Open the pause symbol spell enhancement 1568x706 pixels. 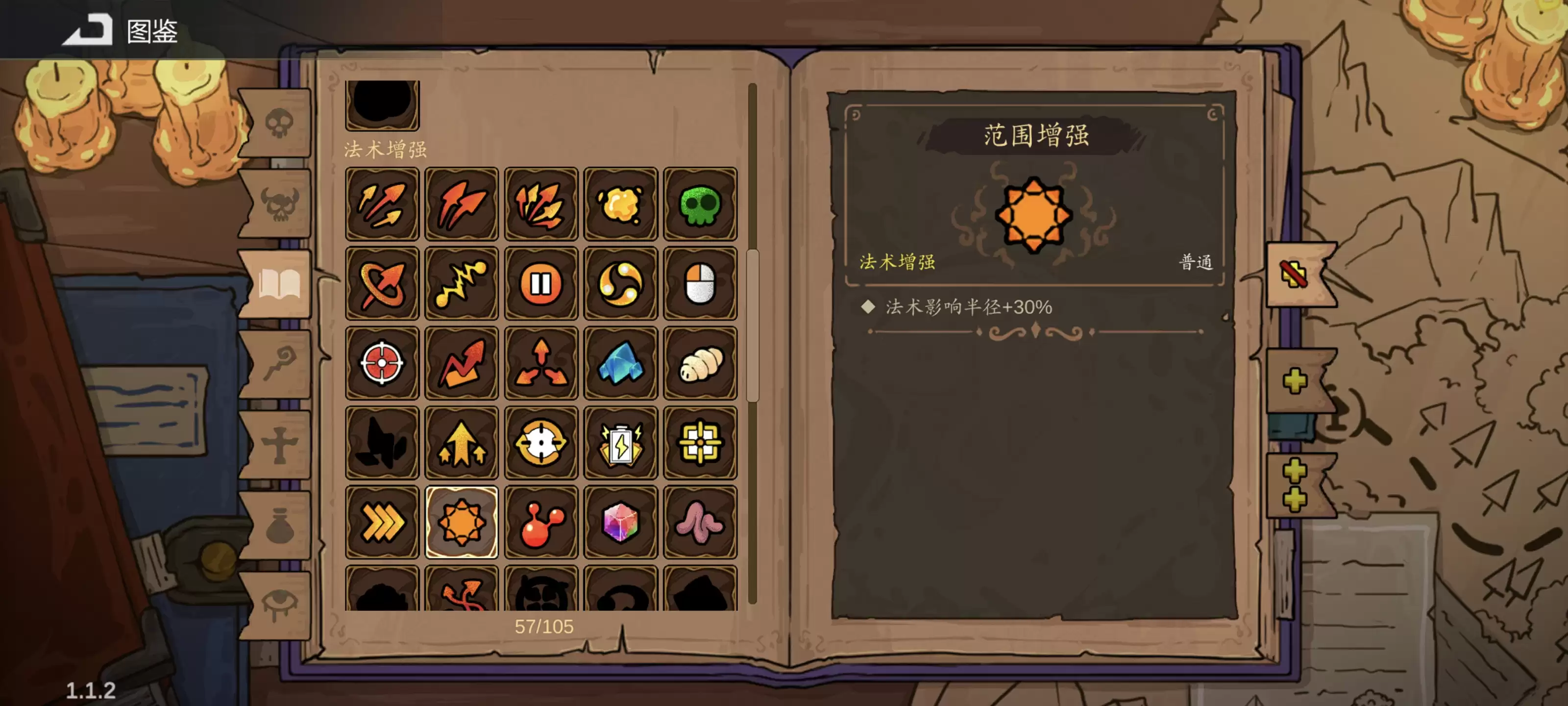pyautogui.click(x=541, y=282)
